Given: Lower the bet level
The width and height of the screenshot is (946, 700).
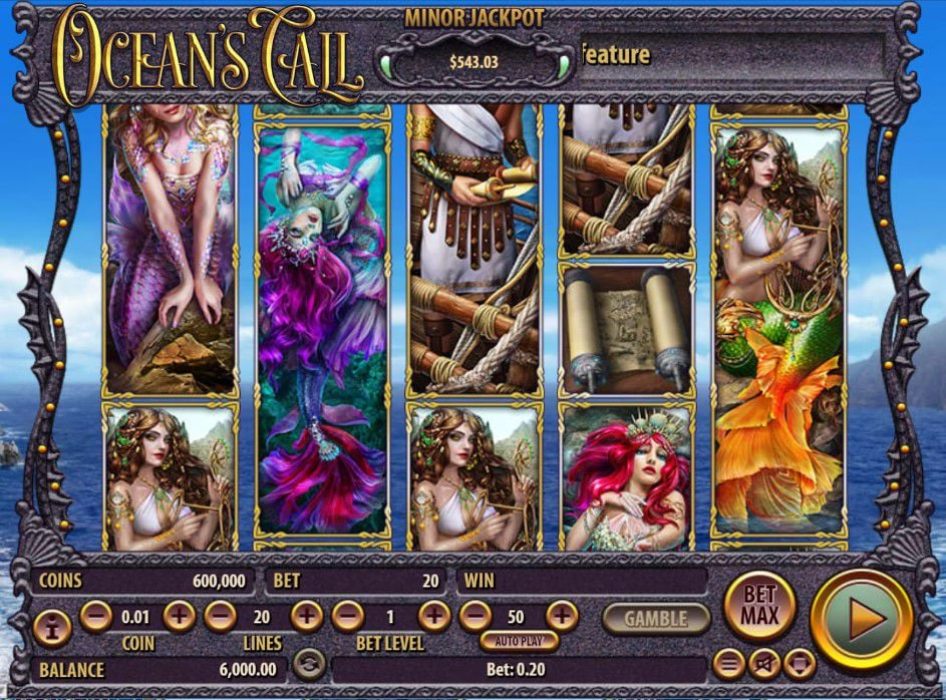Looking at the screenshot, I should pyautogui.click(x=347, y=616).
